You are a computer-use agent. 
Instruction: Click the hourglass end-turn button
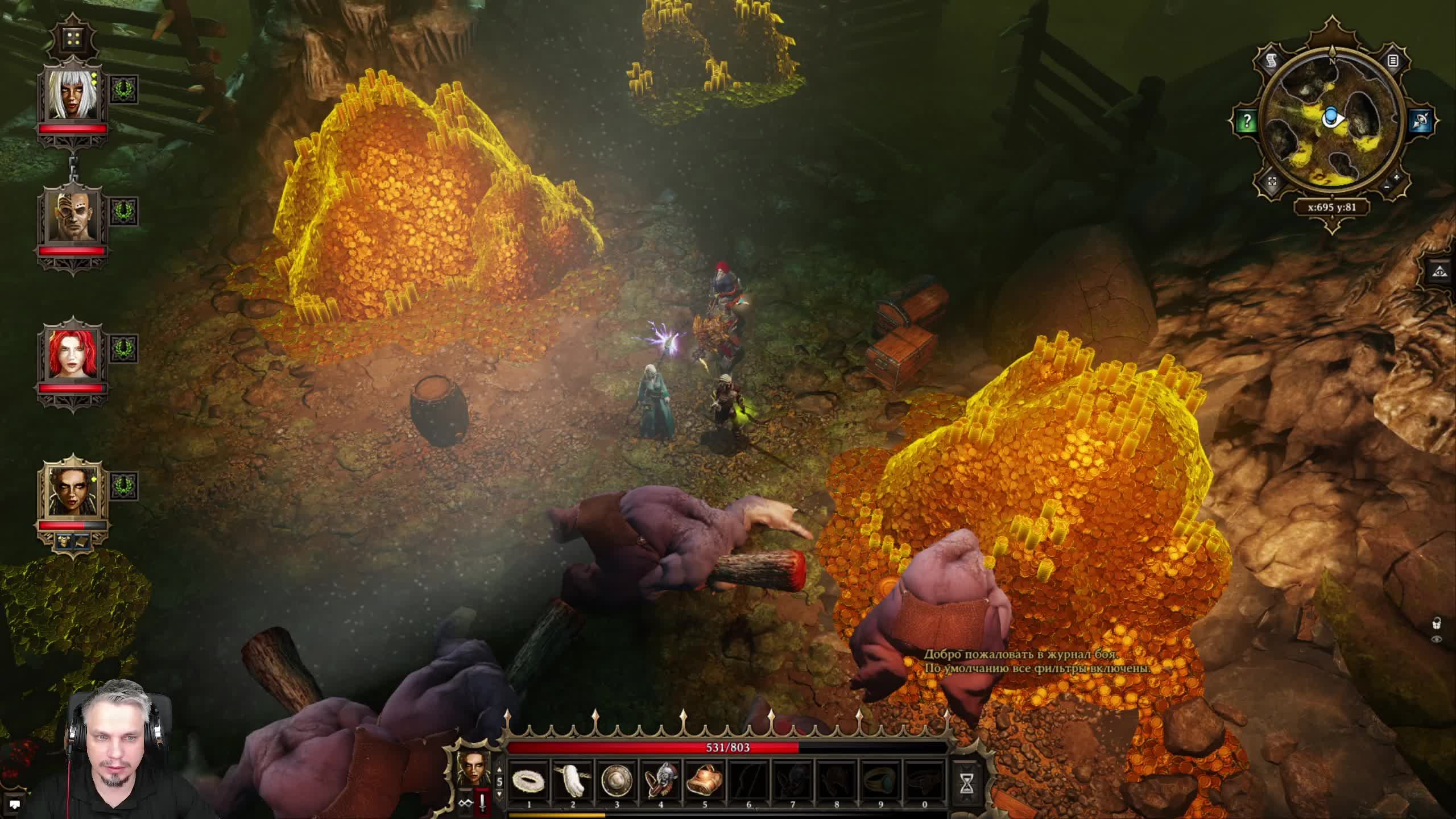coord(966,783)
